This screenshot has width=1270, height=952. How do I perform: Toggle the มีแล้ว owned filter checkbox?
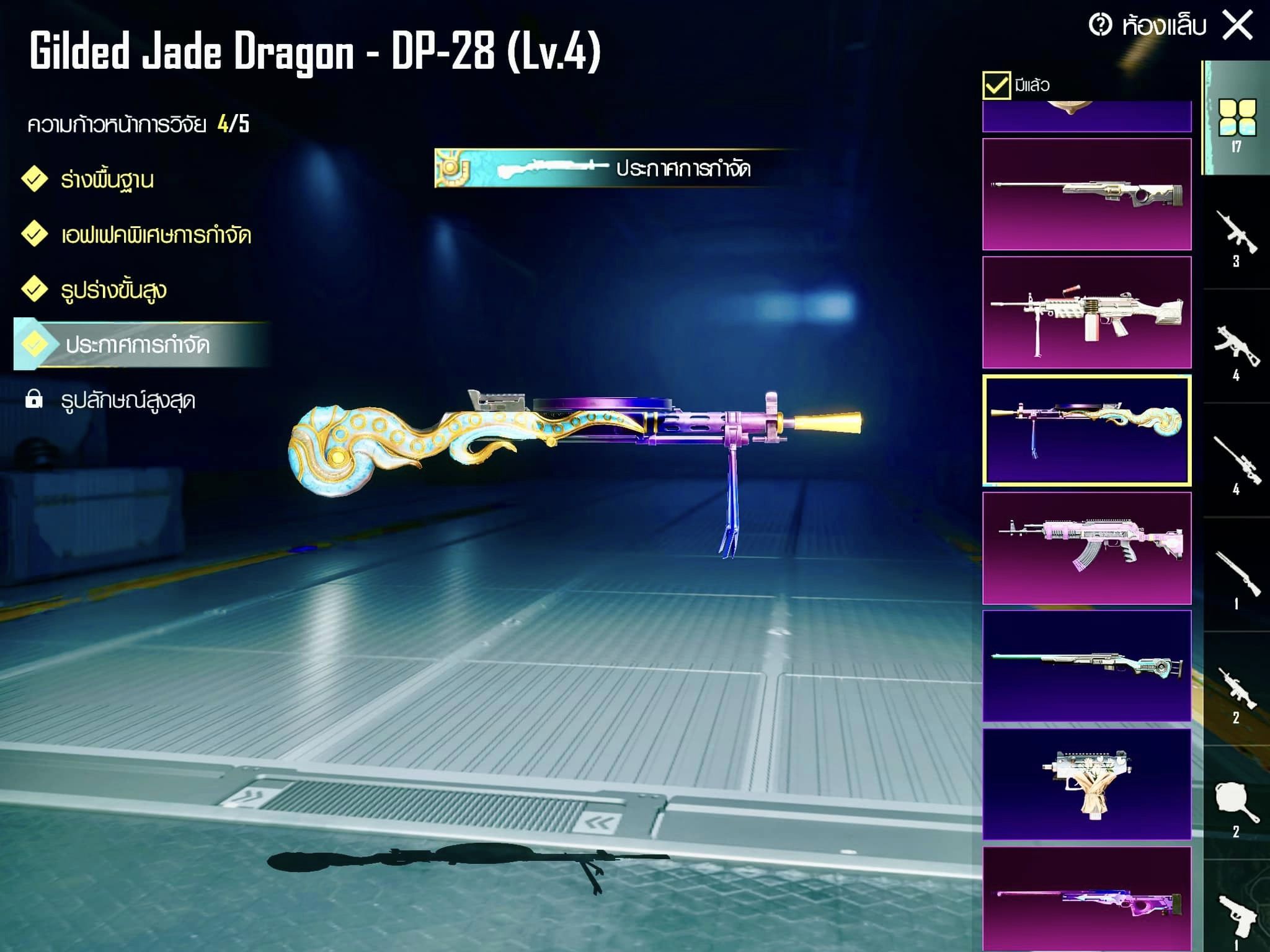pos(996,85)
